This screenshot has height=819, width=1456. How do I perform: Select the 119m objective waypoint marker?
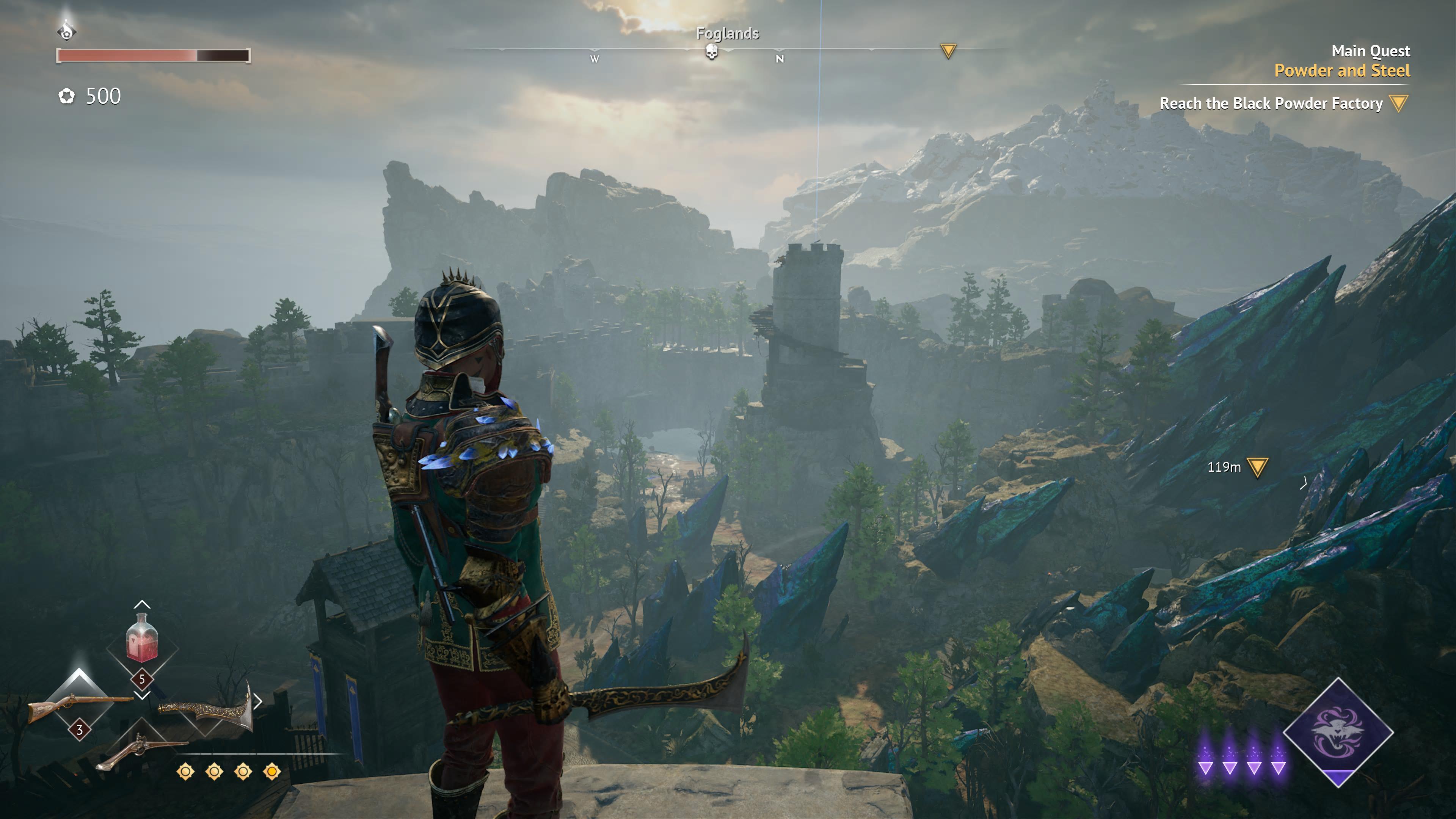coord(1257,468)
